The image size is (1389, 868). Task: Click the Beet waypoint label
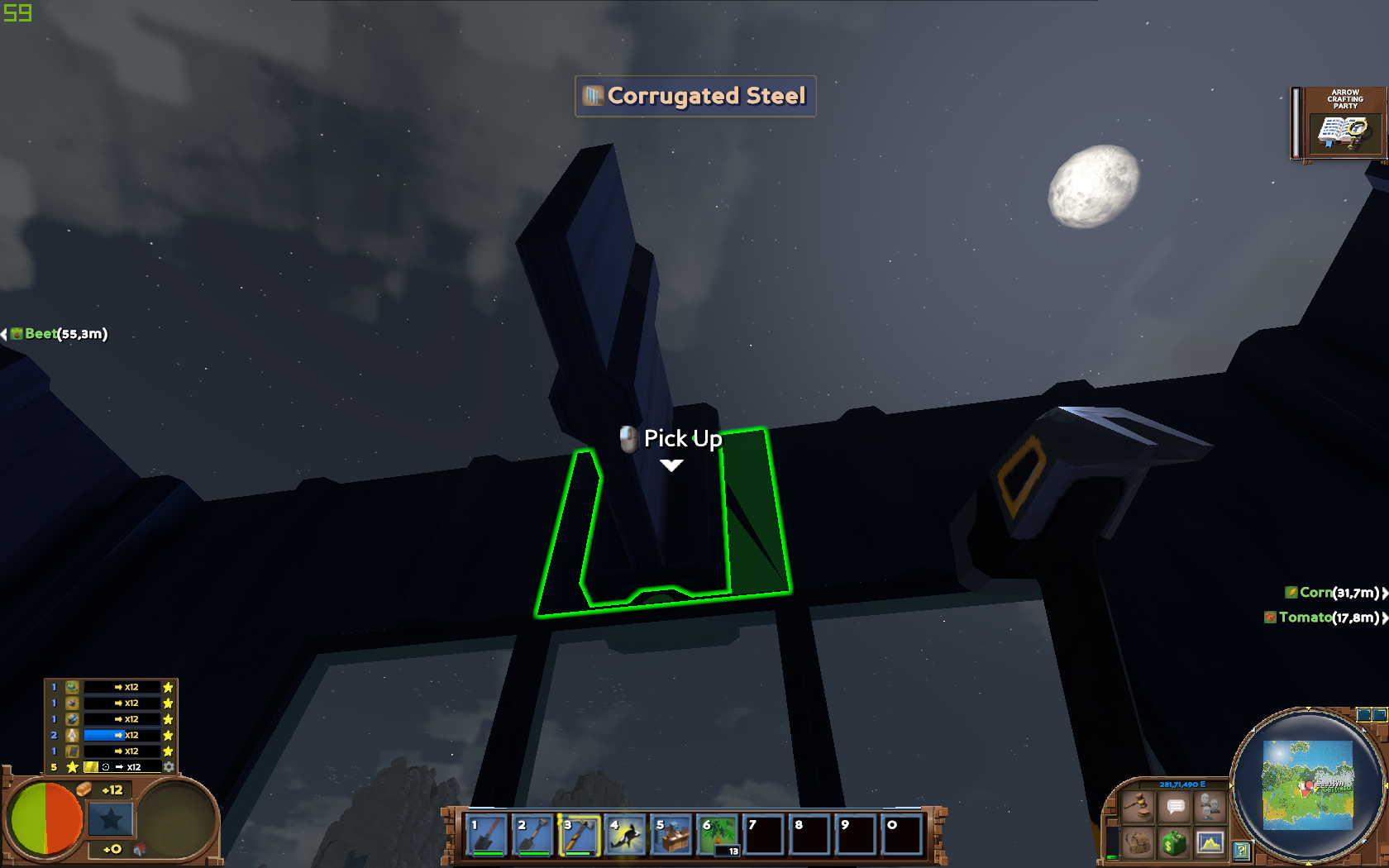pyautogui.click(x=40, y=334)
